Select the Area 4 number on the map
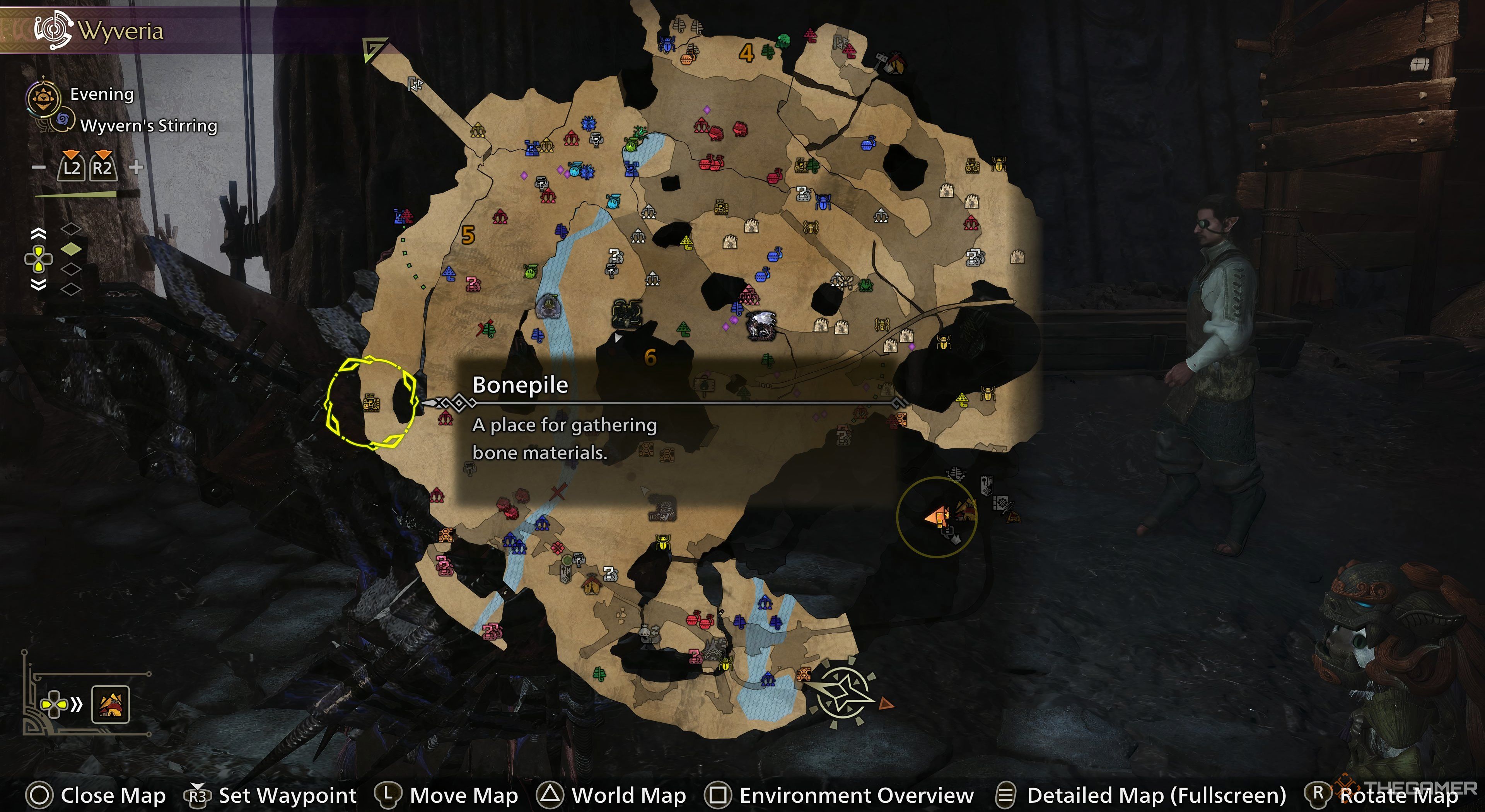Screen dimensions: 1485x812 pyautogui.click(x=746, y=54)
